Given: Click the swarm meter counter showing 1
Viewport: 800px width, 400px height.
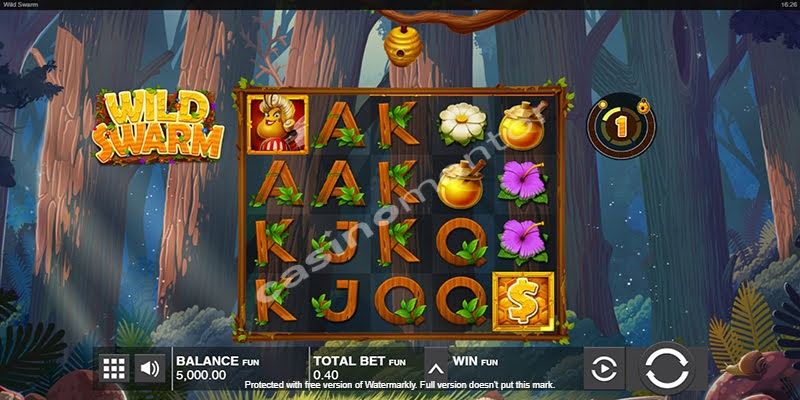Looking at the screenshot, I should pyautogui.click(x=620, y=129).
